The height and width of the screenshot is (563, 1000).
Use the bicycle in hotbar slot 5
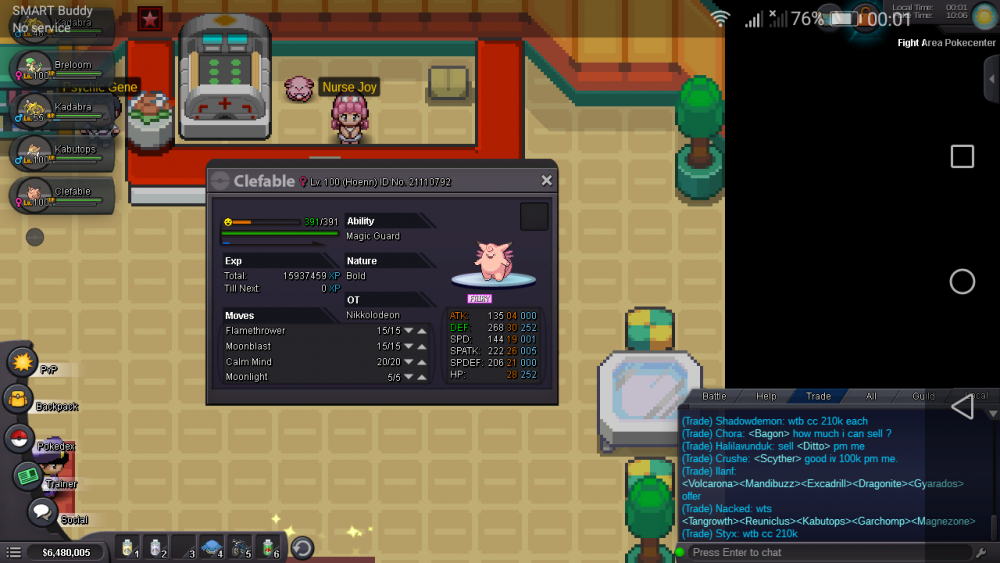point(240,547)
